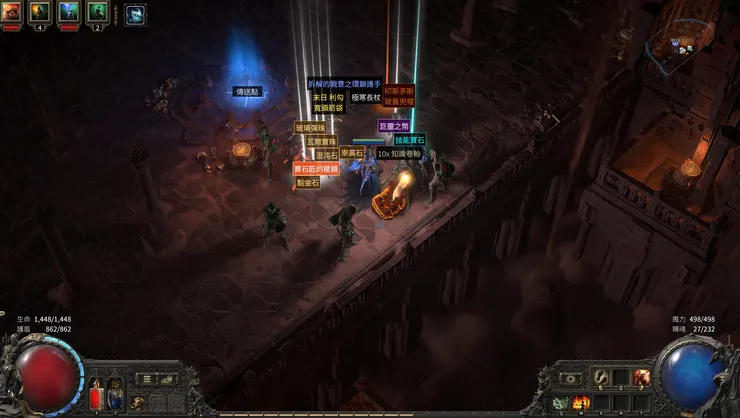Activate the fire skill icon on skill bar
Image resolution: width=740 pixels, height=418 pixels.
579,402
